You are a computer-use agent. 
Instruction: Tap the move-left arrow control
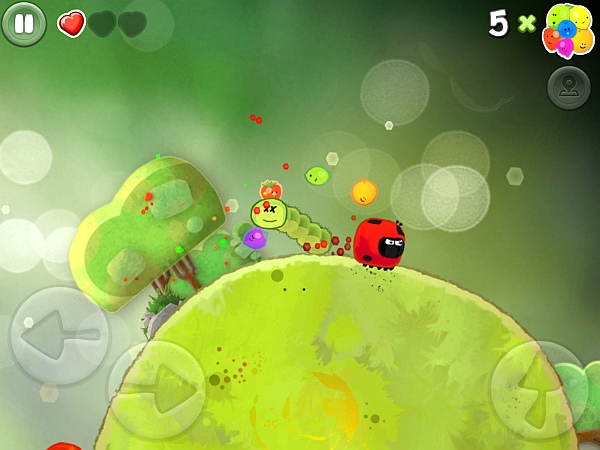[59, 336]
